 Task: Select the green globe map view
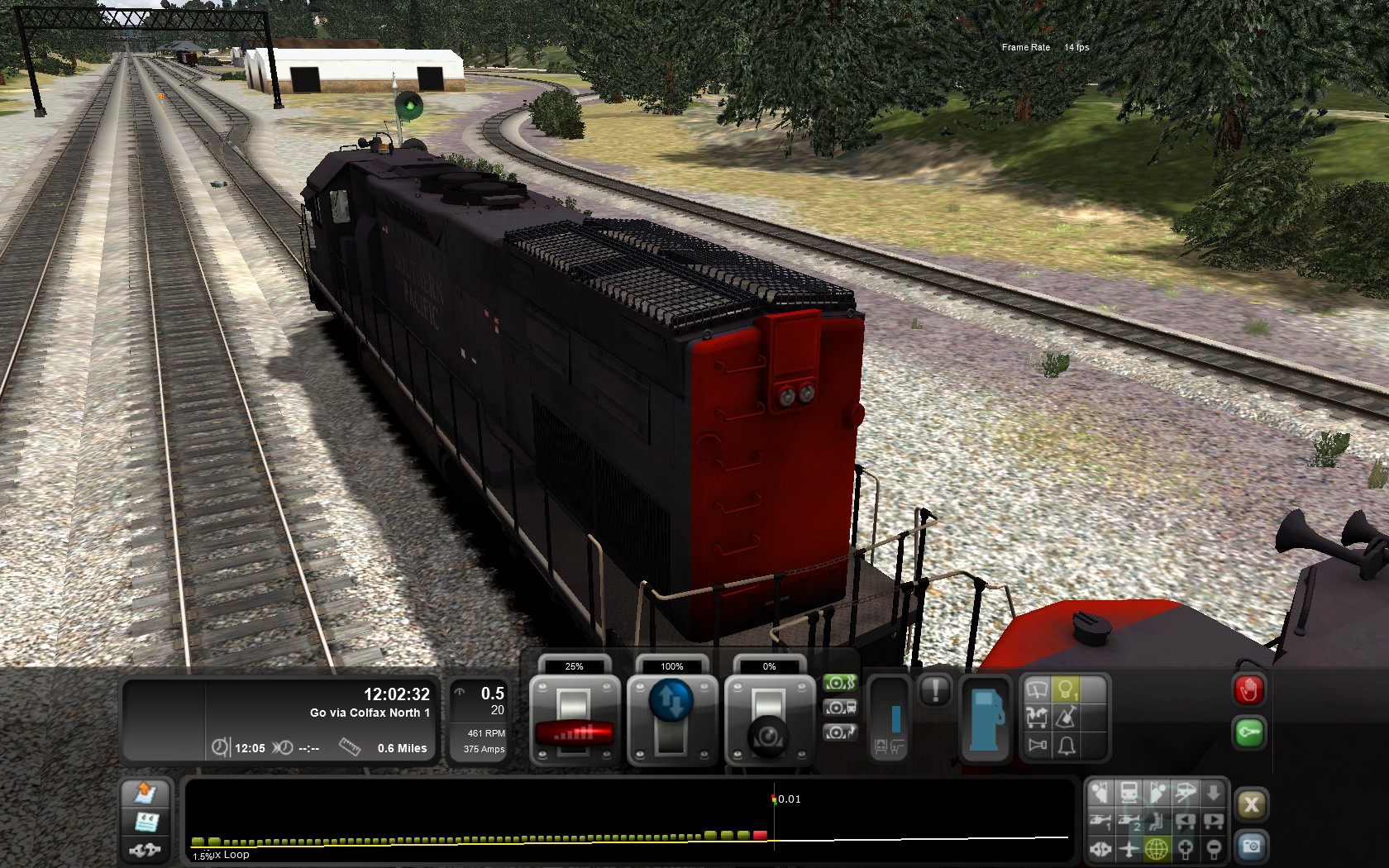[1156, 848]
